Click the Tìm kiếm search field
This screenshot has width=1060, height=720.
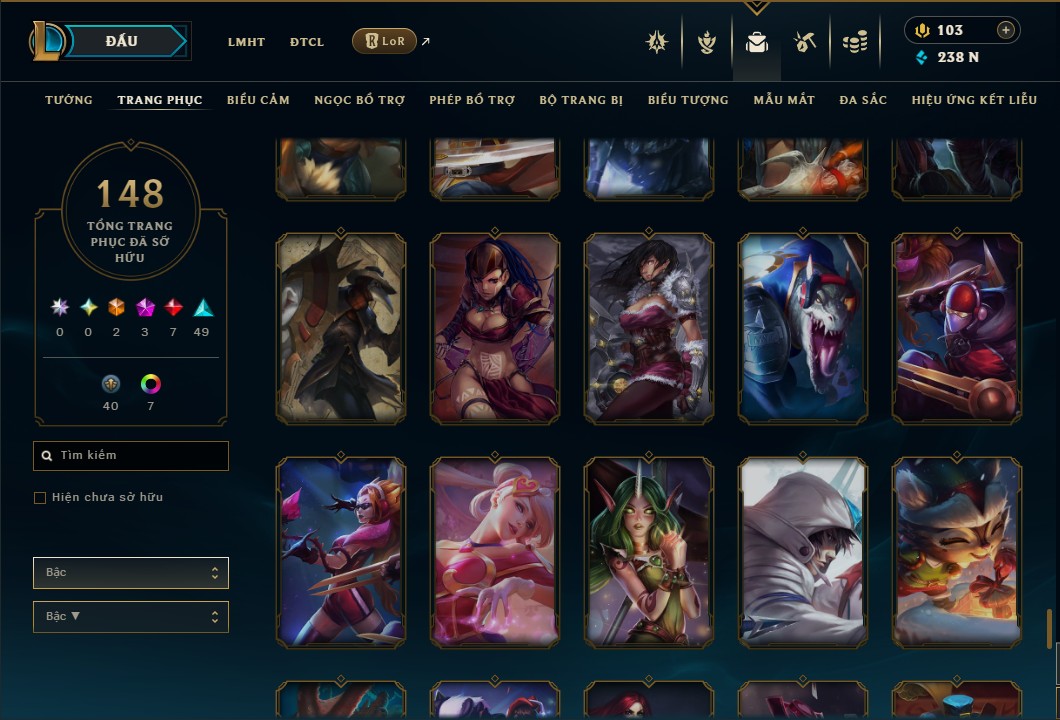[131, 456]
